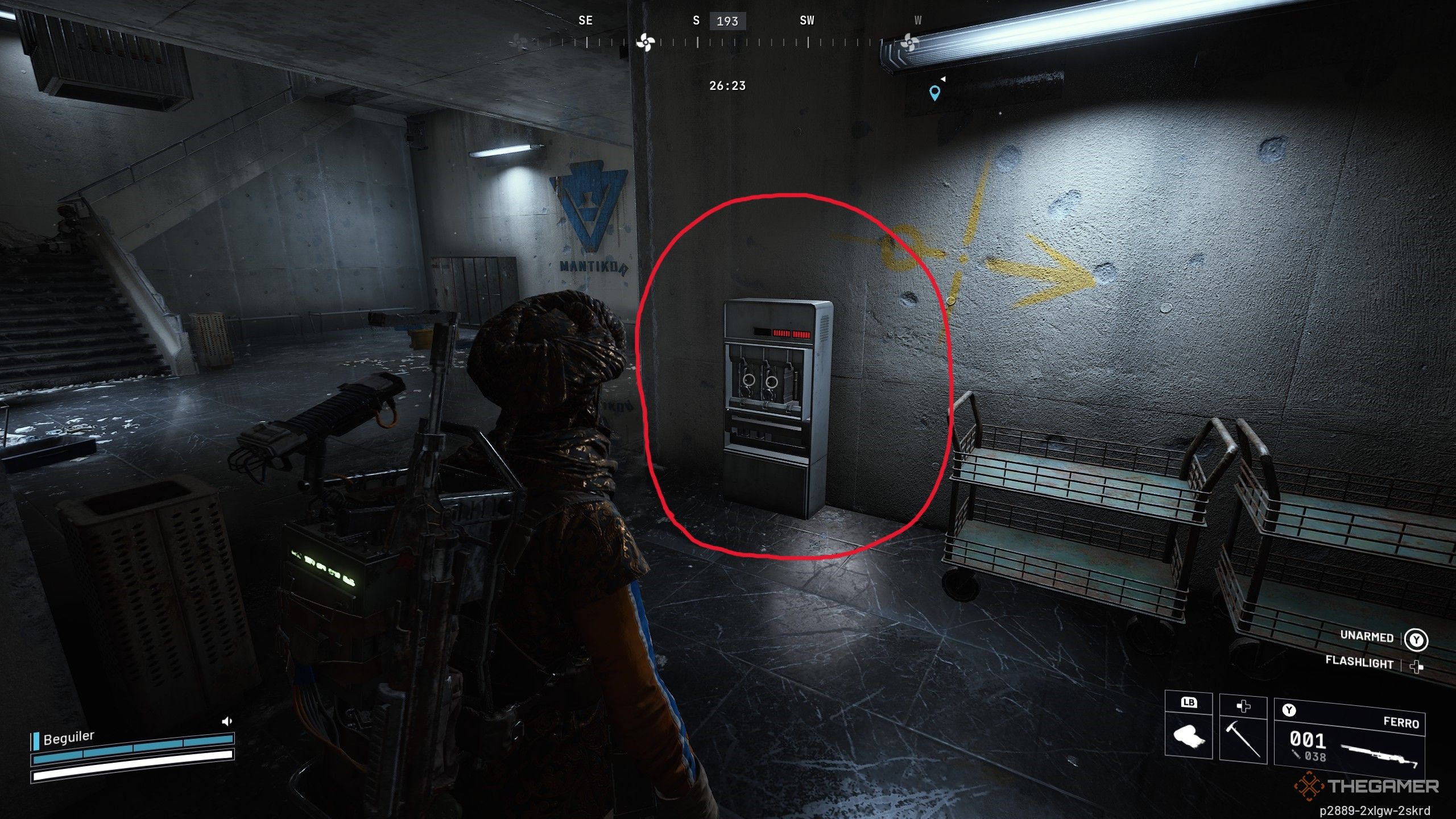Click the Y button circle on the weapon panel
The image size is (1456, 819).
(x=1289, y=709)
